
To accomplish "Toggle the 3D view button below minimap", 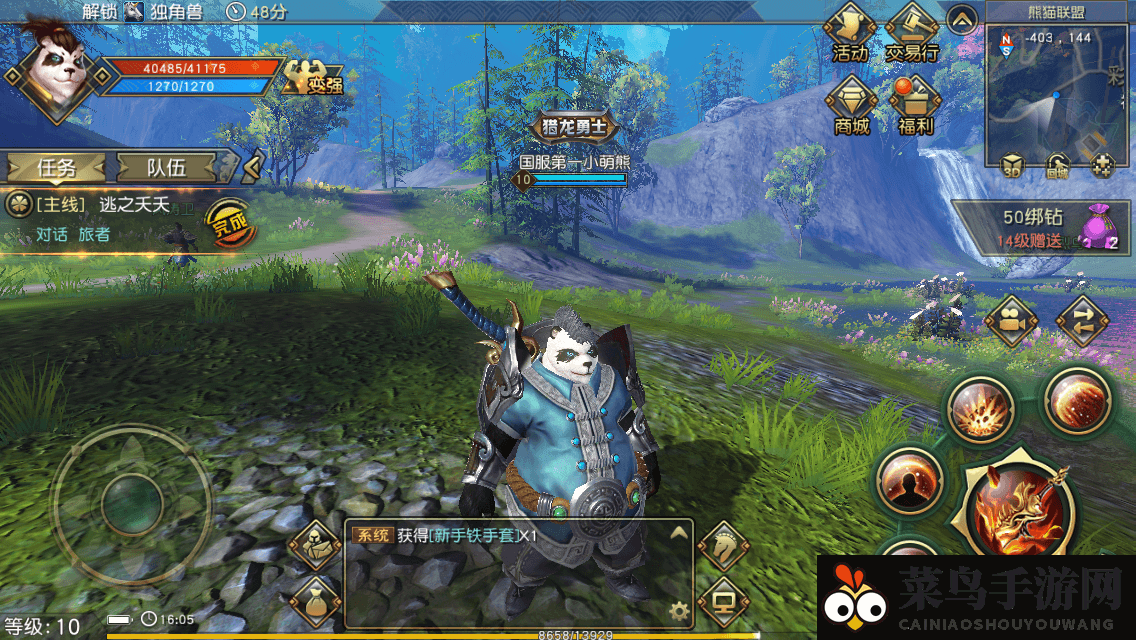I will [1012, 167].
